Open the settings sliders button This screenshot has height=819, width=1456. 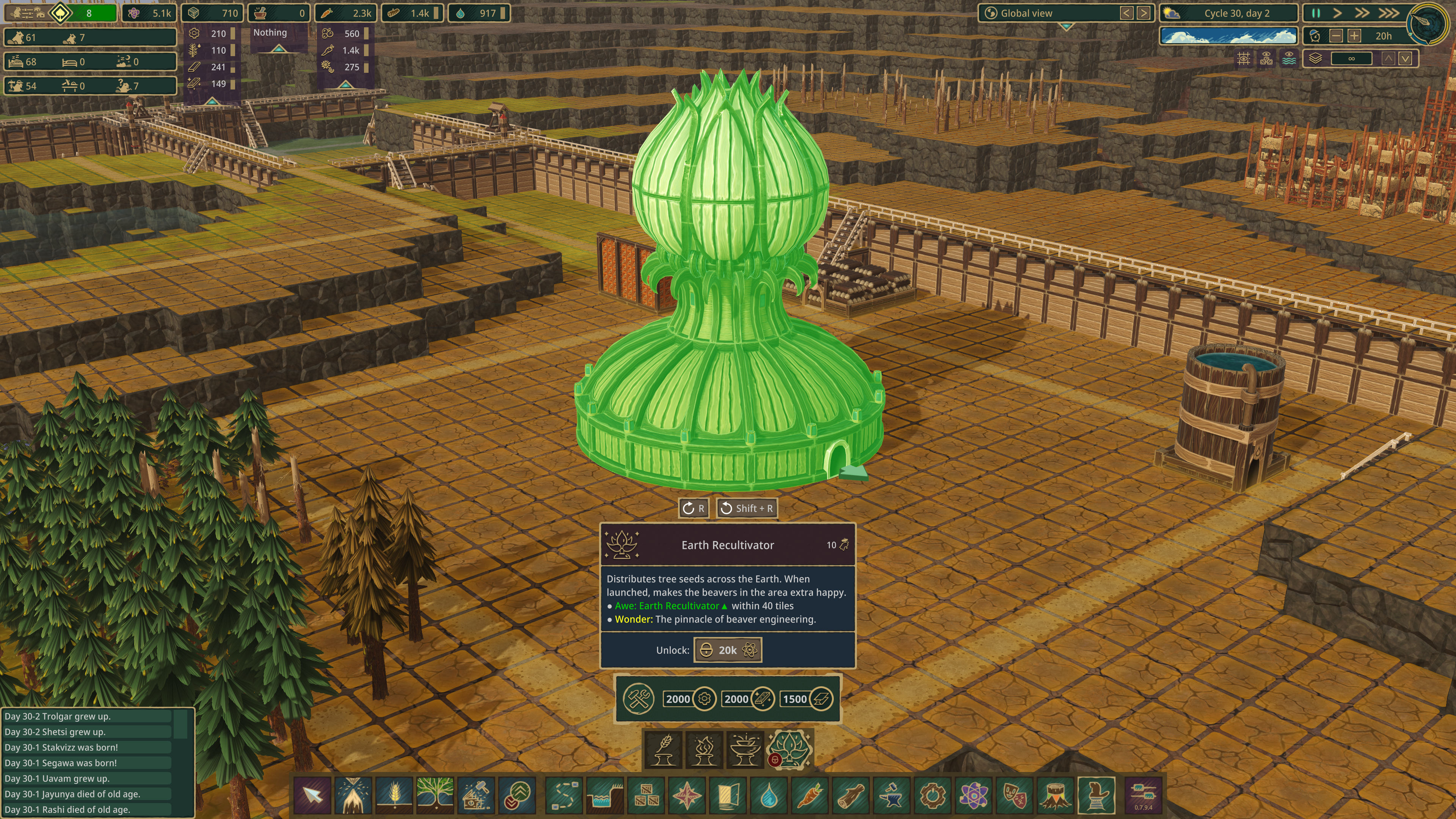pos(1143,794)
